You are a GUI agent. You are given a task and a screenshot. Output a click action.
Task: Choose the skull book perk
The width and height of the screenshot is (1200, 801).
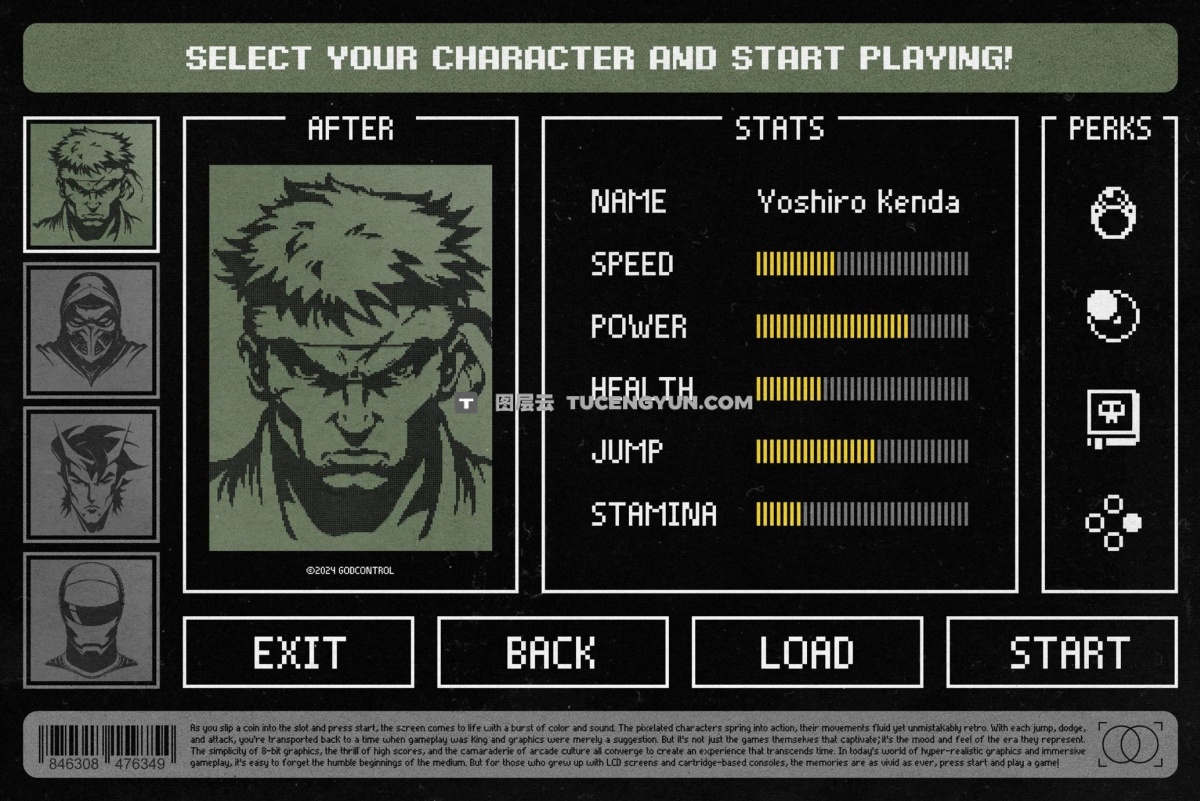[1113, 419]
